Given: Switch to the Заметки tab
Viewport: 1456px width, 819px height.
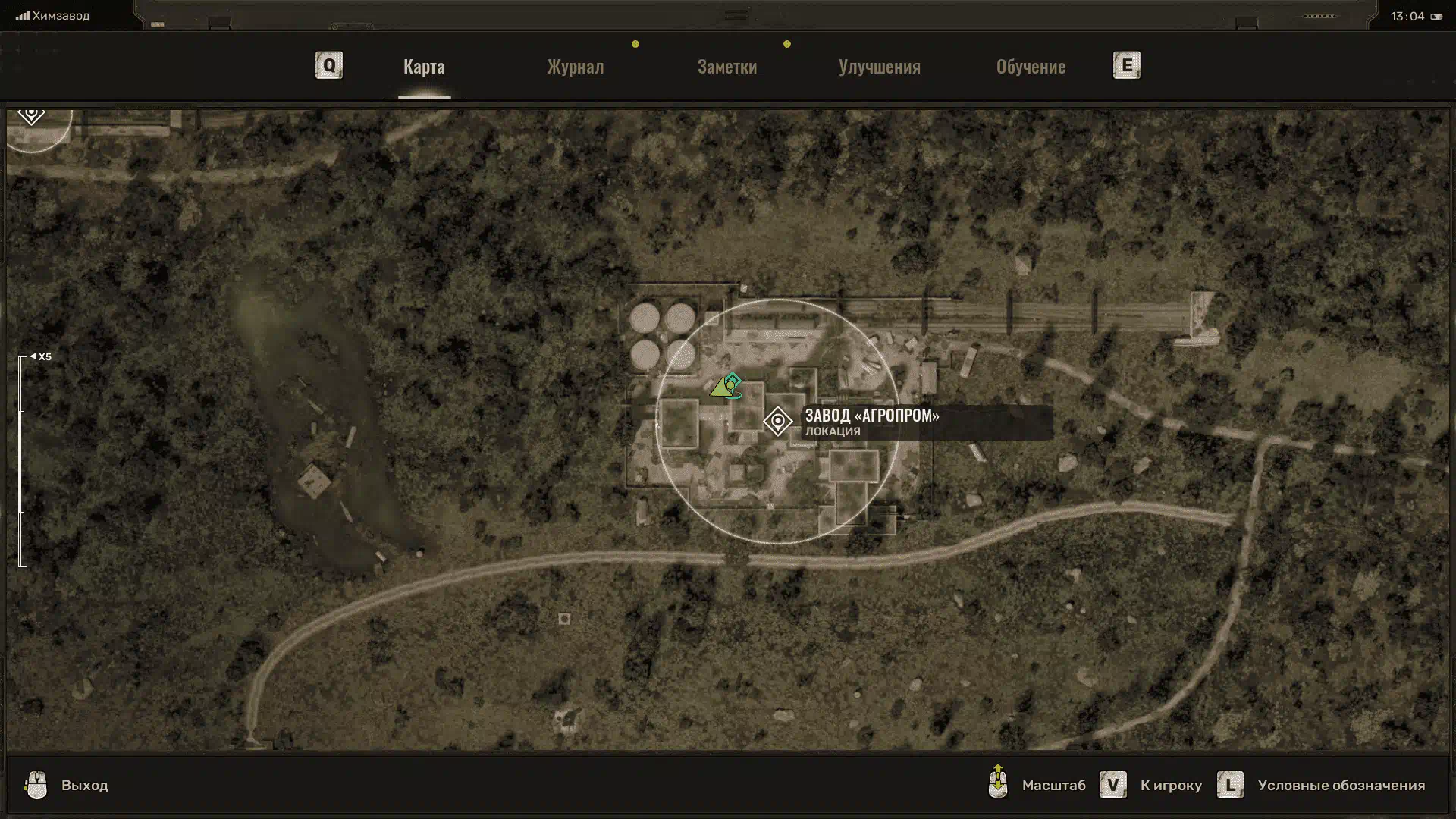Looking at the screenshot, I should point(726,67).
